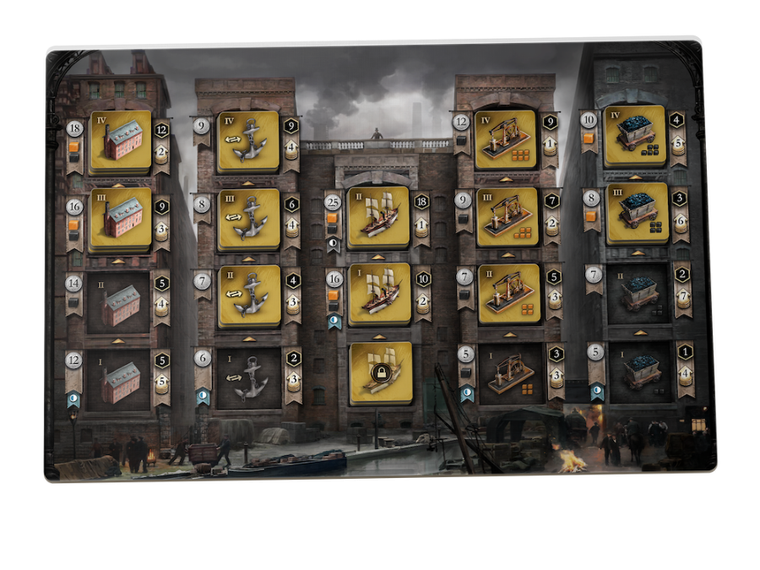This screenshot has height=570, width=760.
Task: Select the level I cotton mill tile
Action: [121, 376]
